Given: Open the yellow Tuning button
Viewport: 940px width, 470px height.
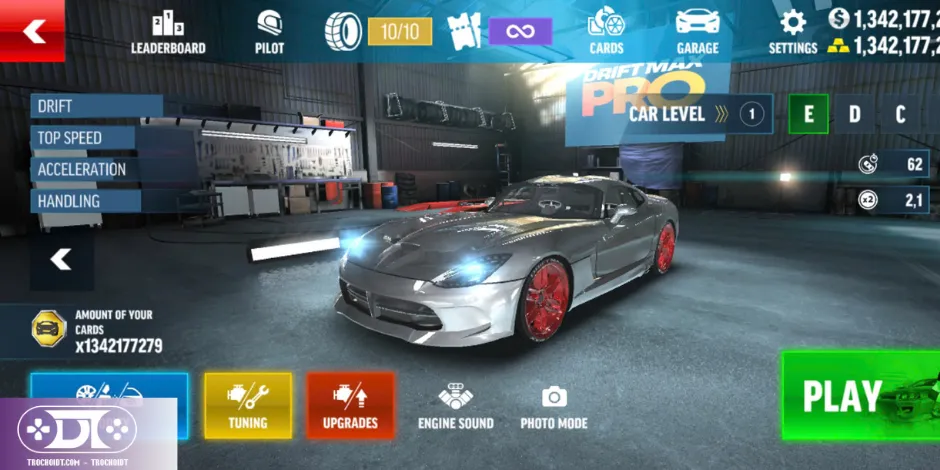Looking at the screenshot, I should click(247, 405).
